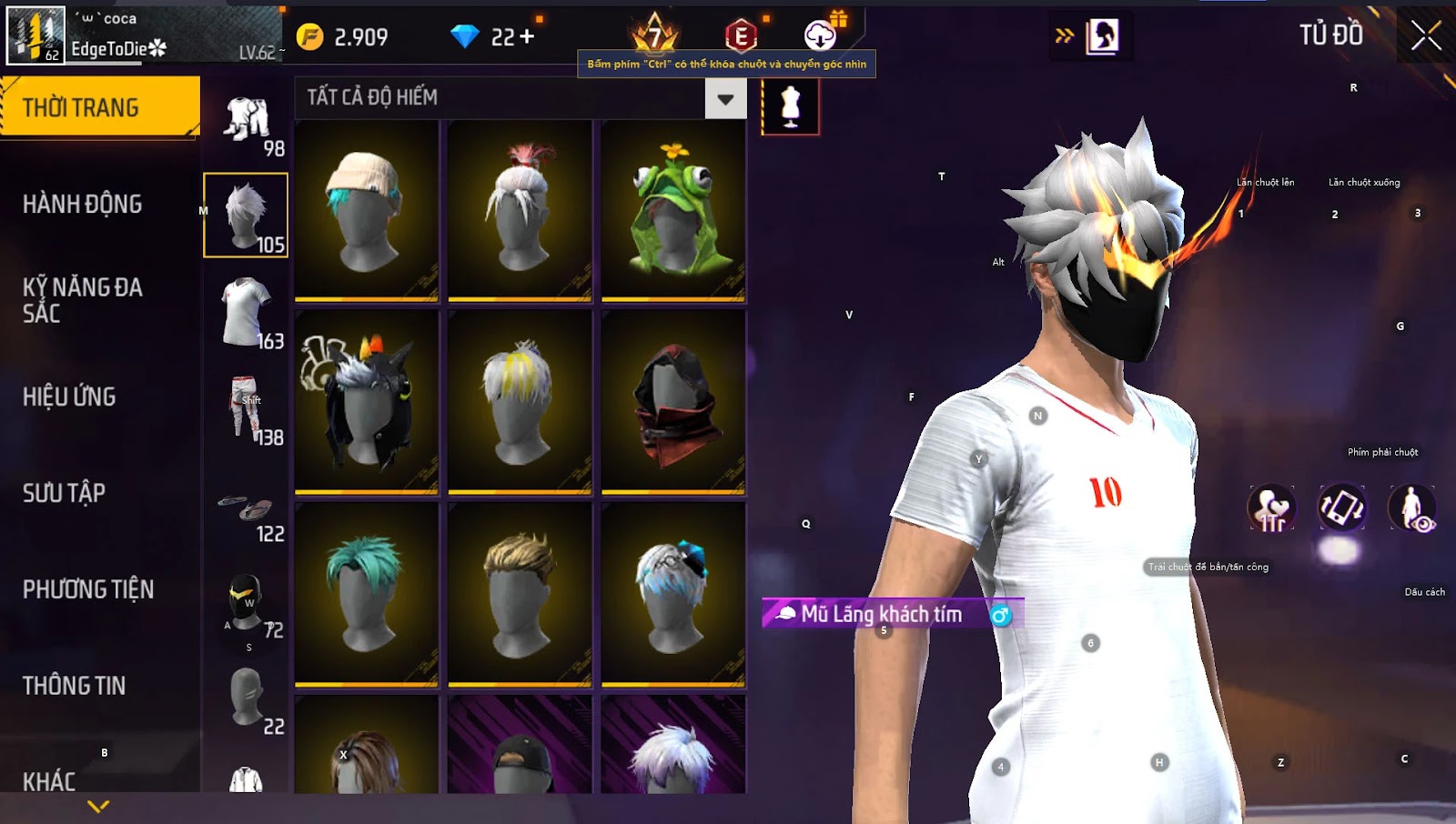Image resolution: width=1456 pixels, height=824 pixels.
Task: Go to the HIỆU ỨNG tab
Action: pos(70,397)
